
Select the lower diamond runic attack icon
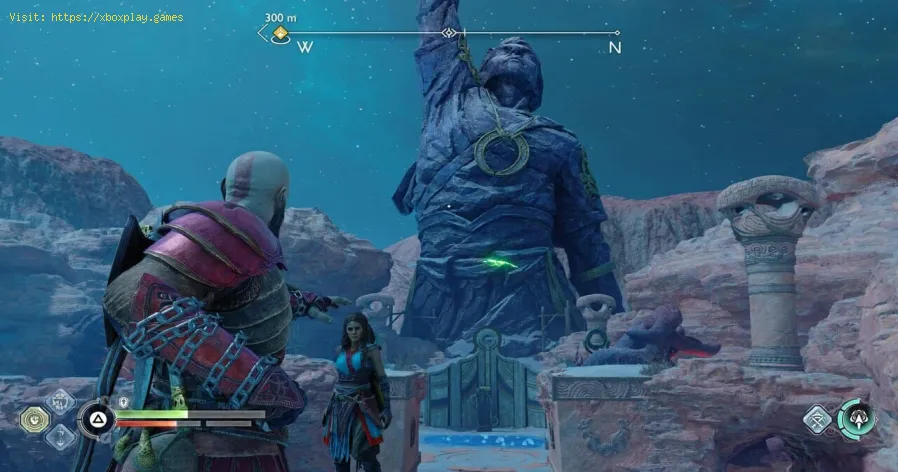coord(59,436)
